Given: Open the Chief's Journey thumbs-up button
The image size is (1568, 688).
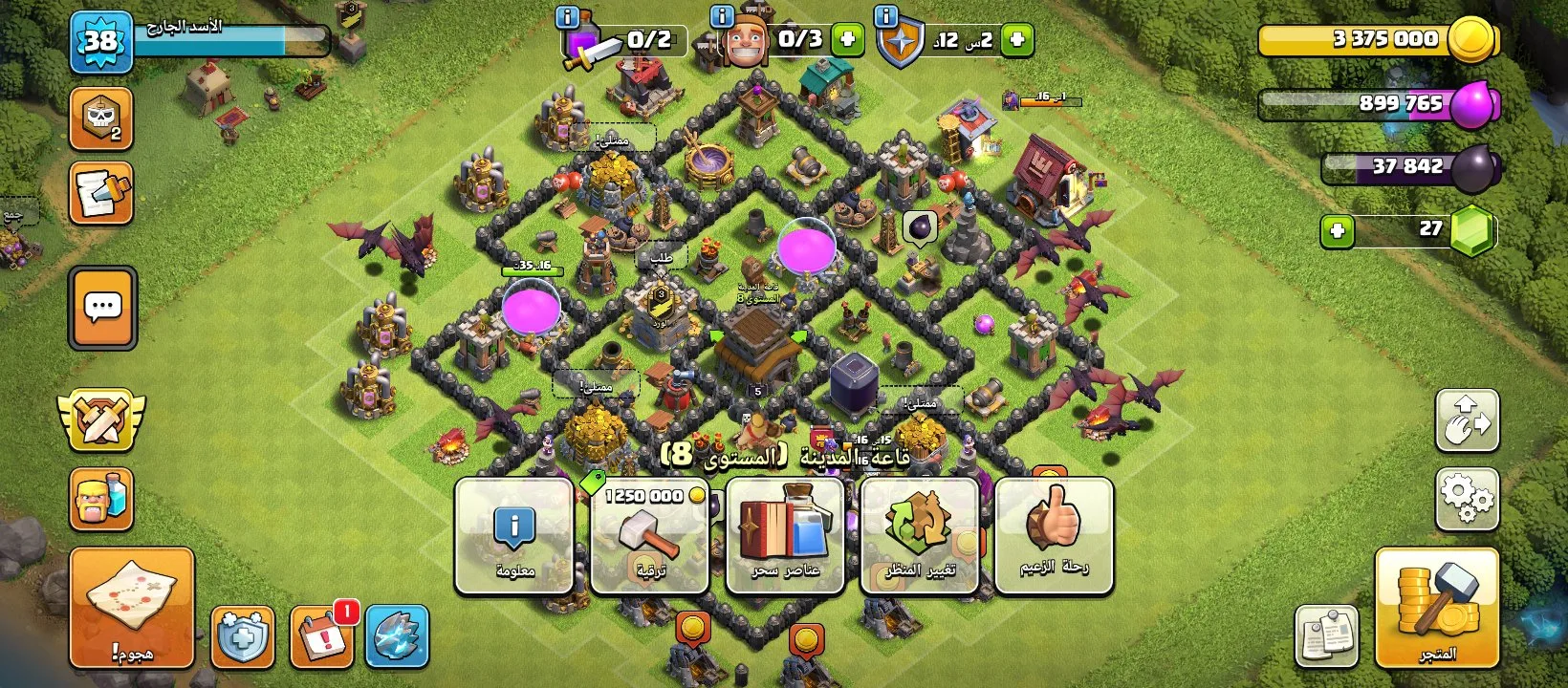Looking at the screenshot, I should (1054, 536).
